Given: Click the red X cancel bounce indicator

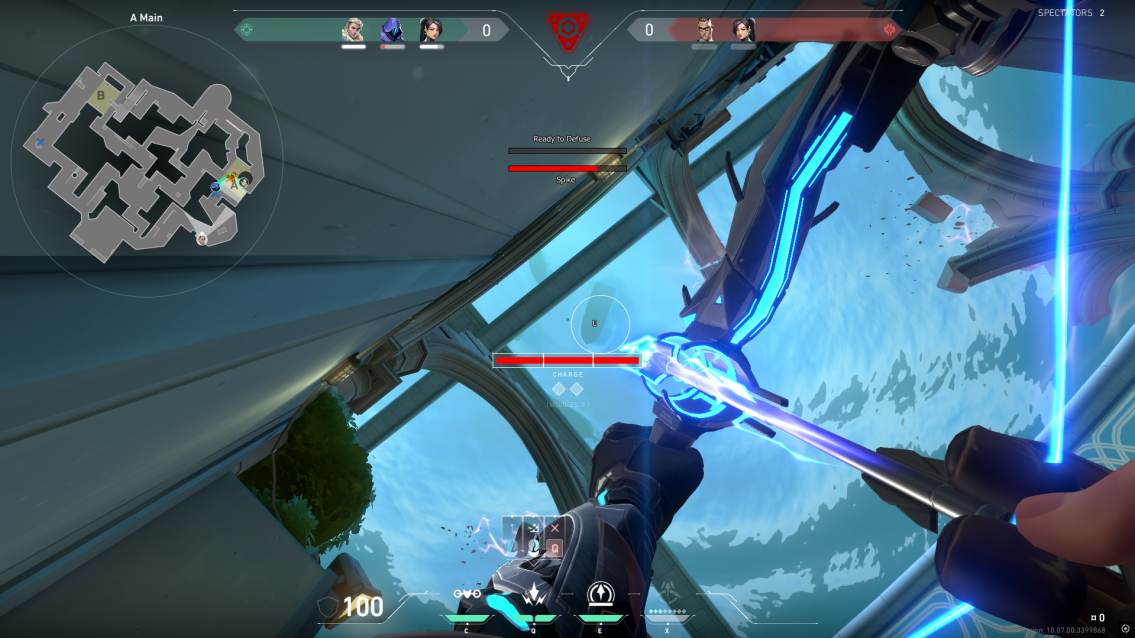Looking at the screenshot, I should [x=555, y=528].
